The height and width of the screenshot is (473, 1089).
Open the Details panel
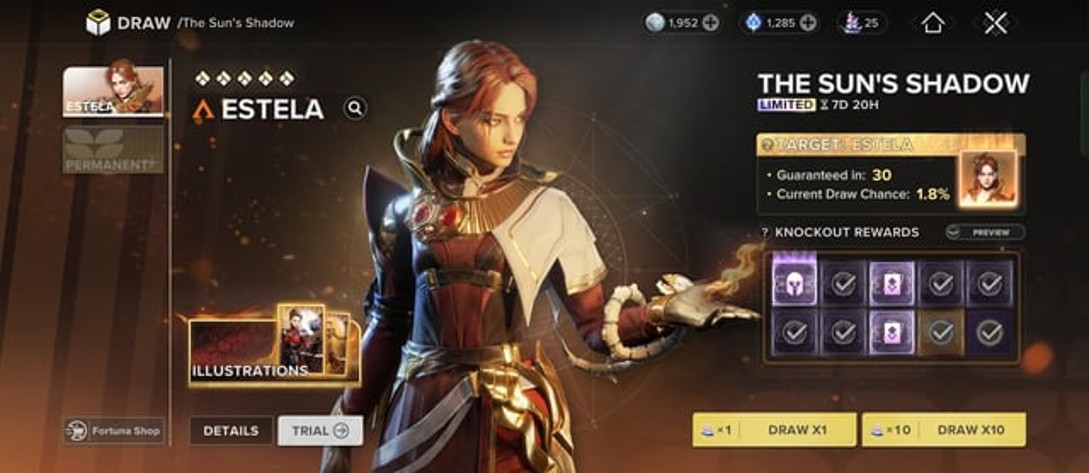tap(231, 431)
